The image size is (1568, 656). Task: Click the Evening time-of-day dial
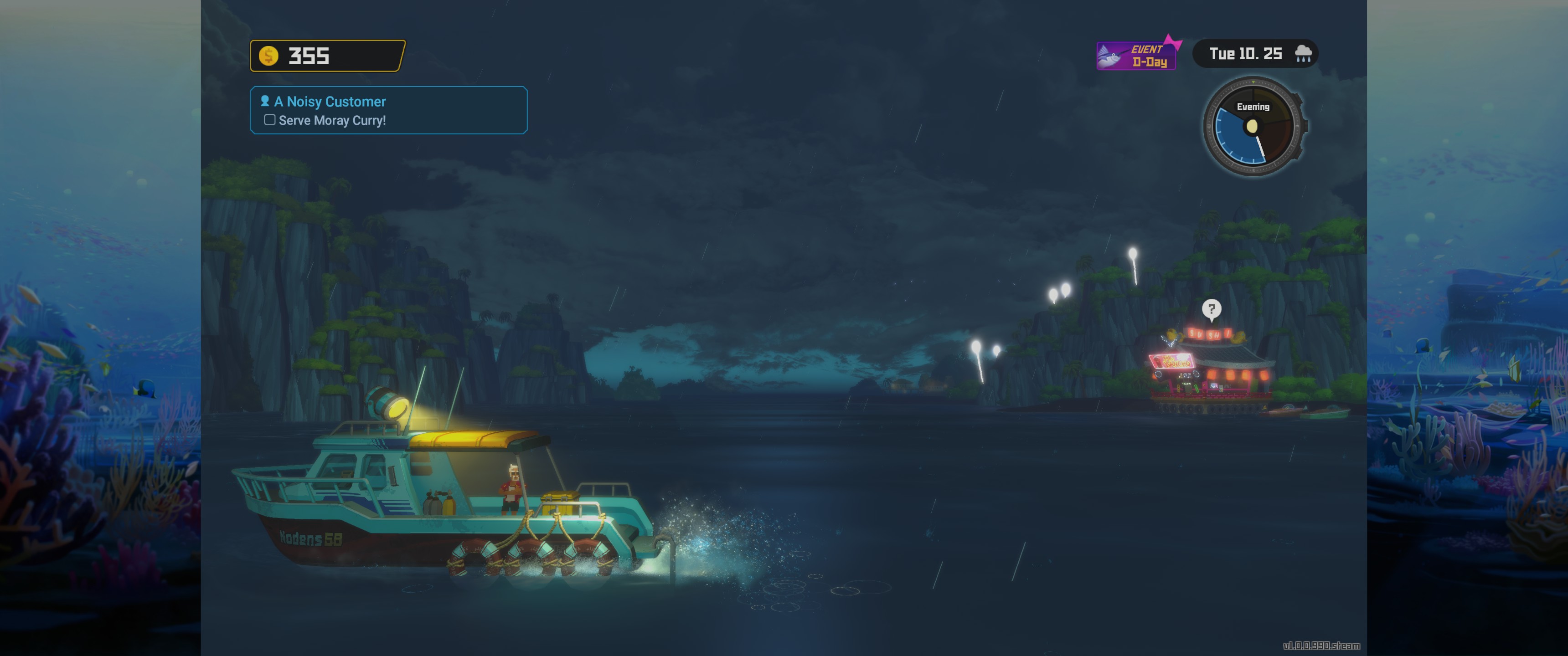[1253, 127]
